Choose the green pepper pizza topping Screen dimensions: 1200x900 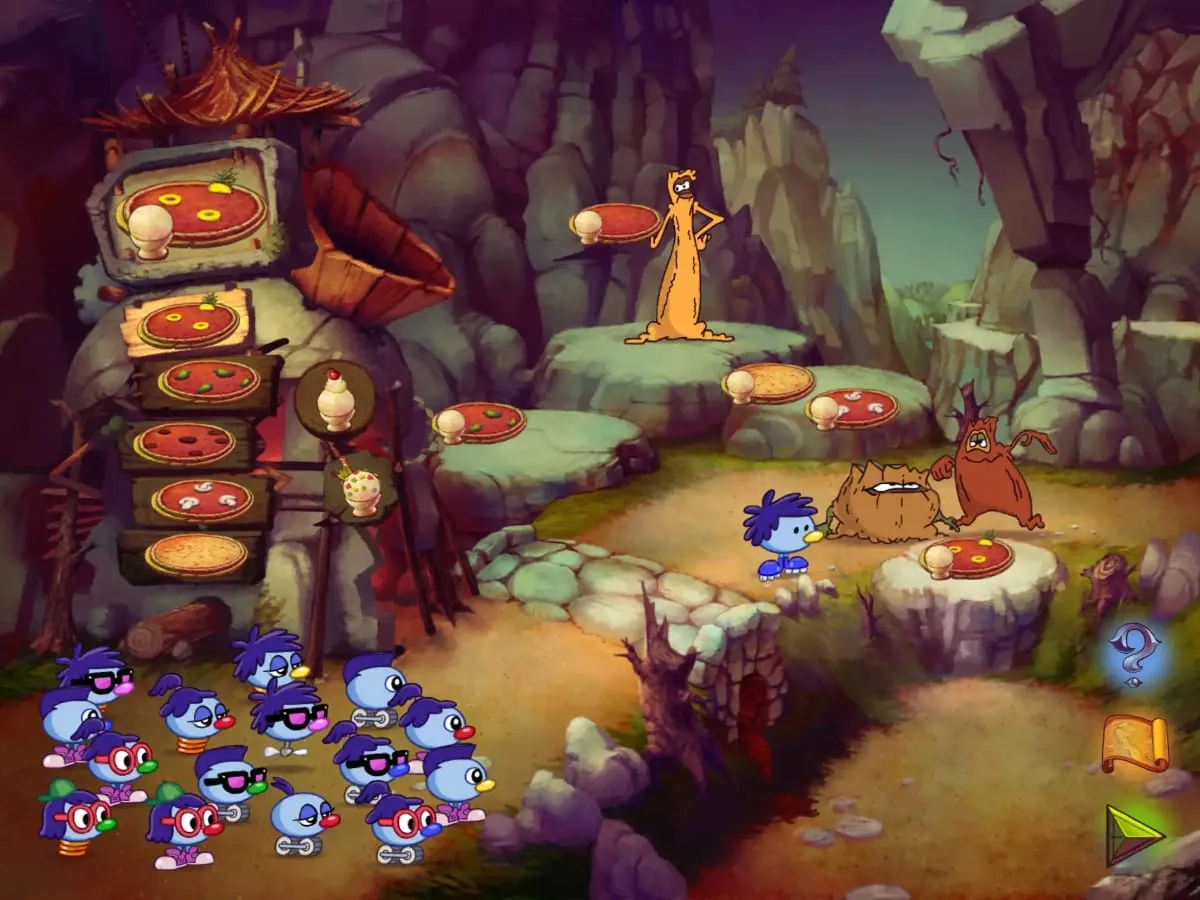tap(209, 381)
